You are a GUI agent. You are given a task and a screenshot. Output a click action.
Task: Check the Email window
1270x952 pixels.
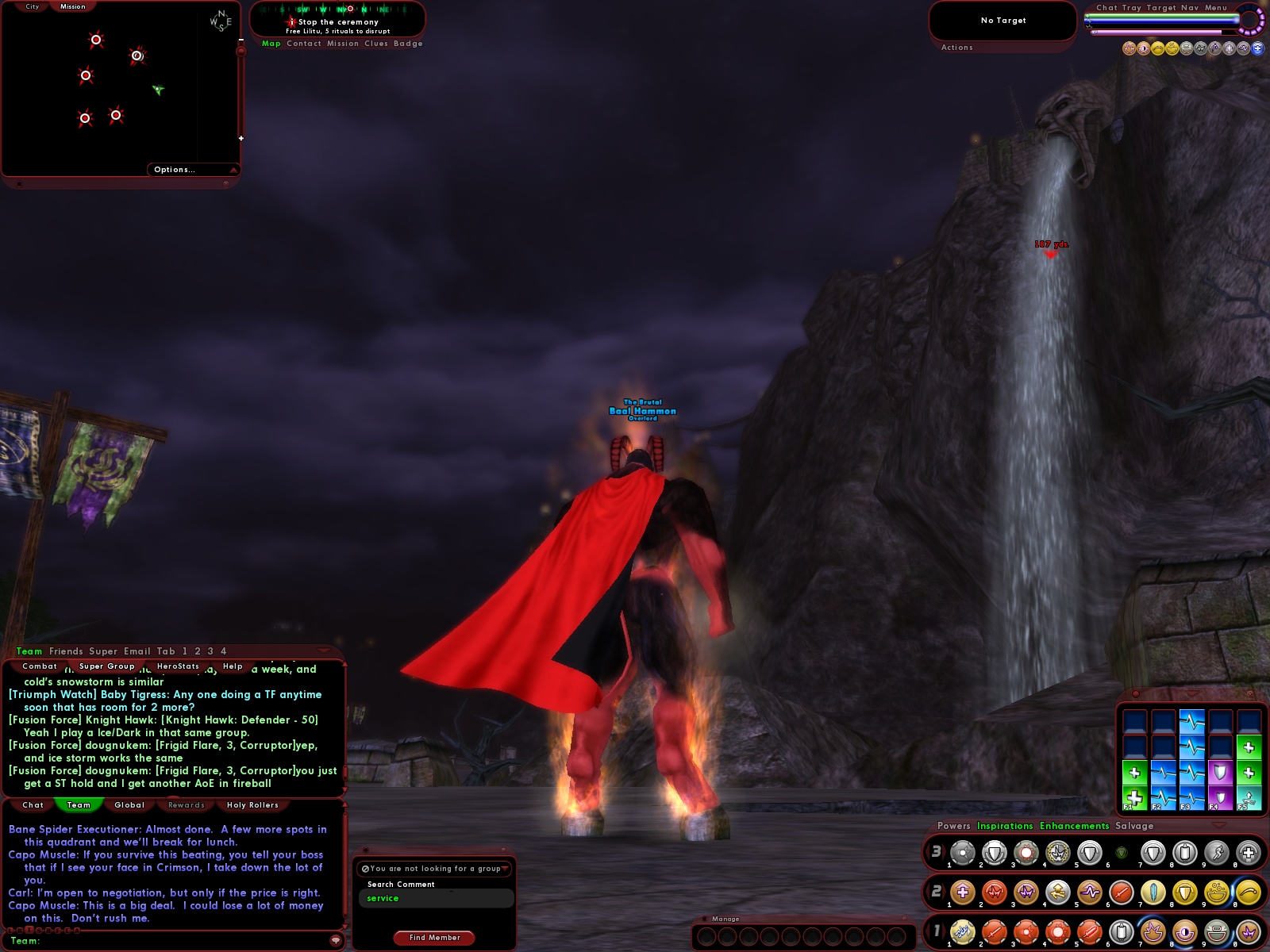point(137,651)
